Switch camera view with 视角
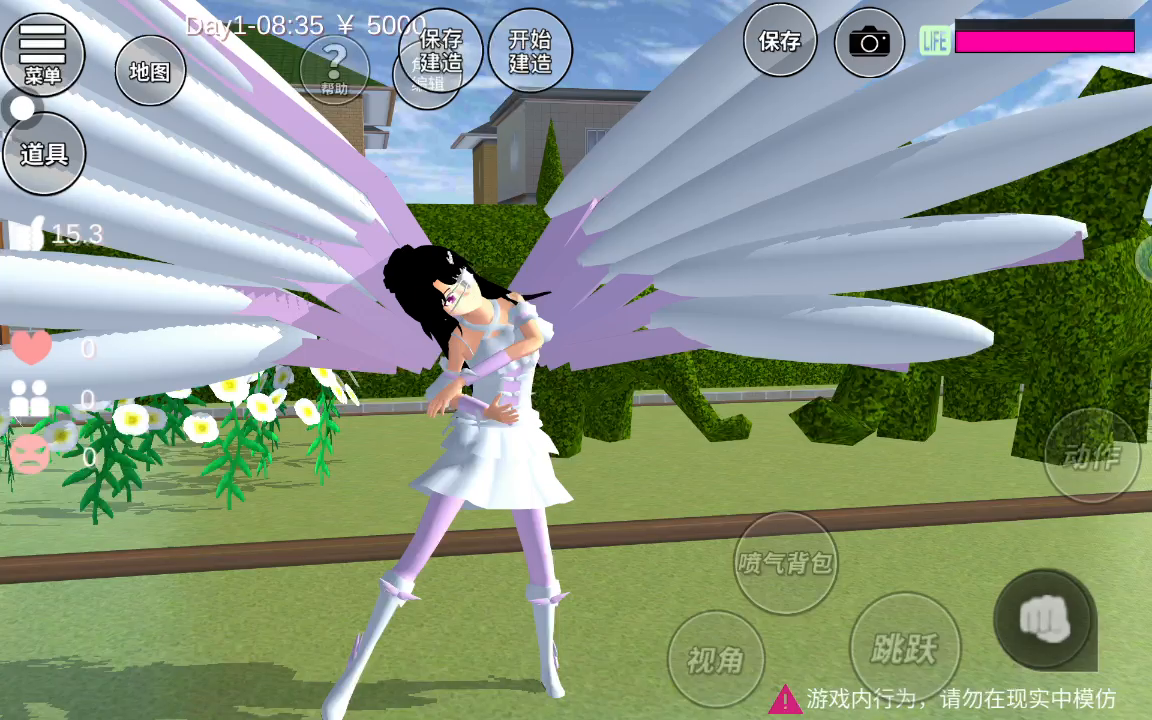The height and width of the screenshot is (720, 1152). point(715,659)
